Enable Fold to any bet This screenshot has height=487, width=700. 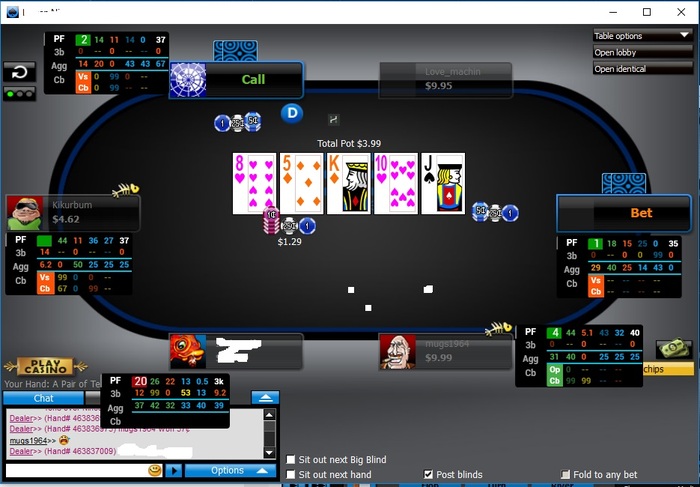pos(566,475)
